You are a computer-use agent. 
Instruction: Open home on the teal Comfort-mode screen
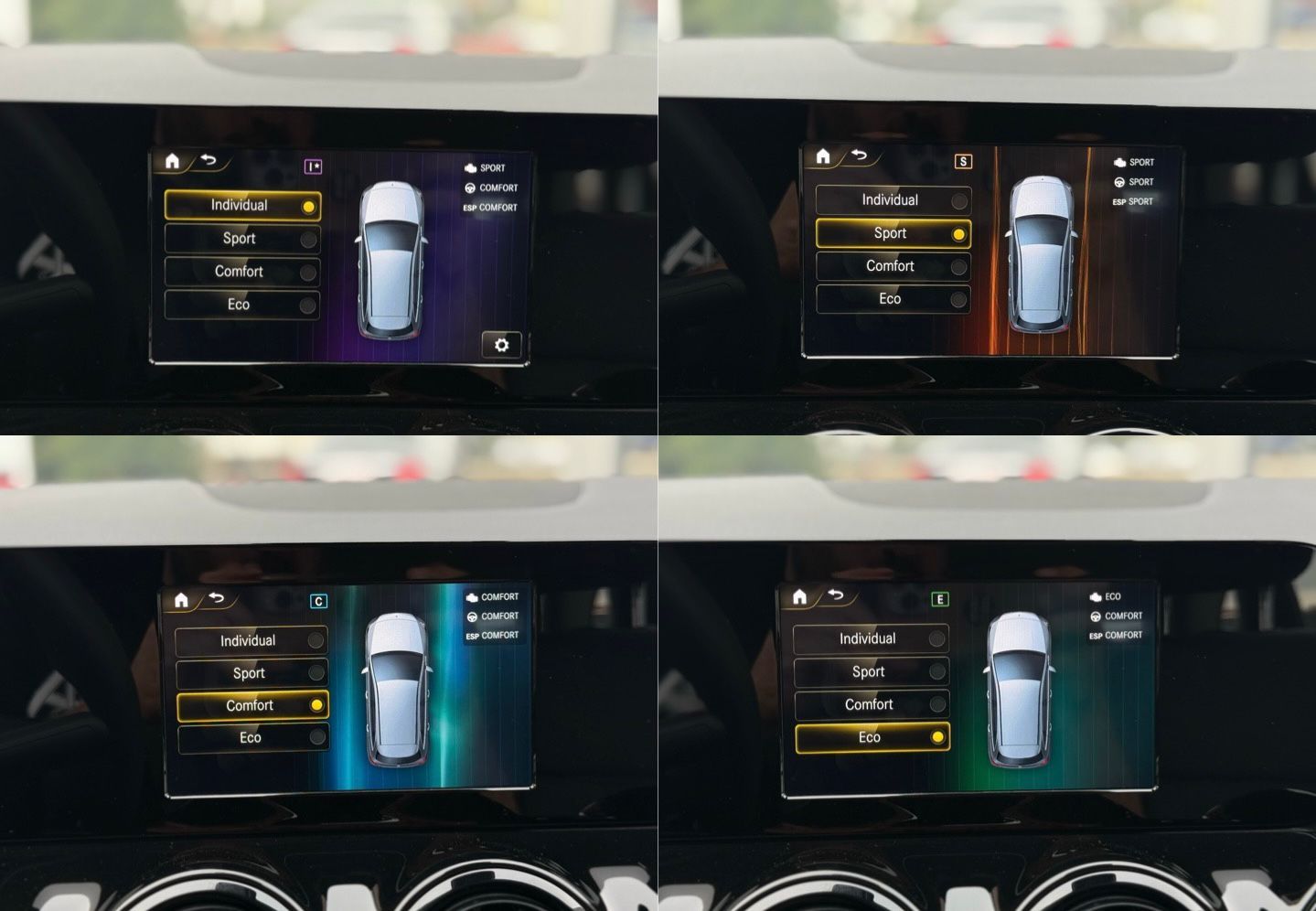tap(181, 599)
